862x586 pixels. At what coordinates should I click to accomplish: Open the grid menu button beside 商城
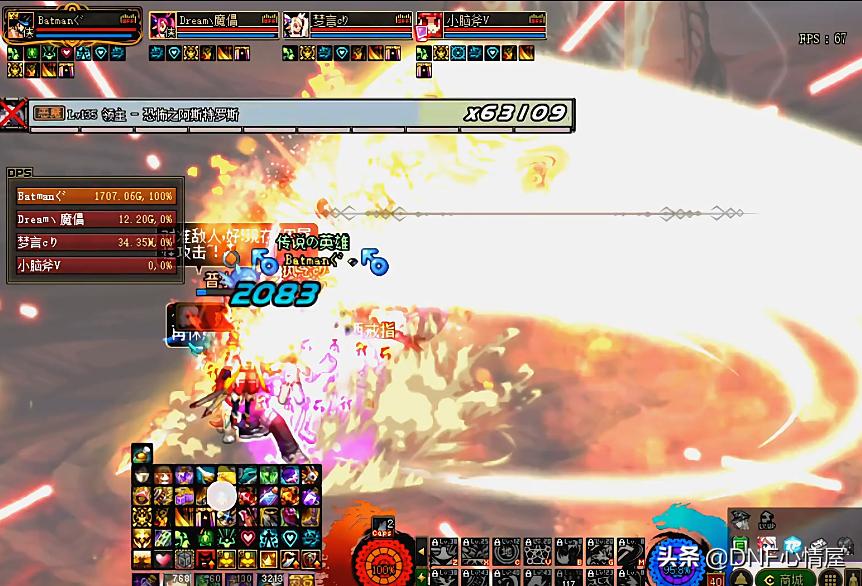[x=832, y=579]
